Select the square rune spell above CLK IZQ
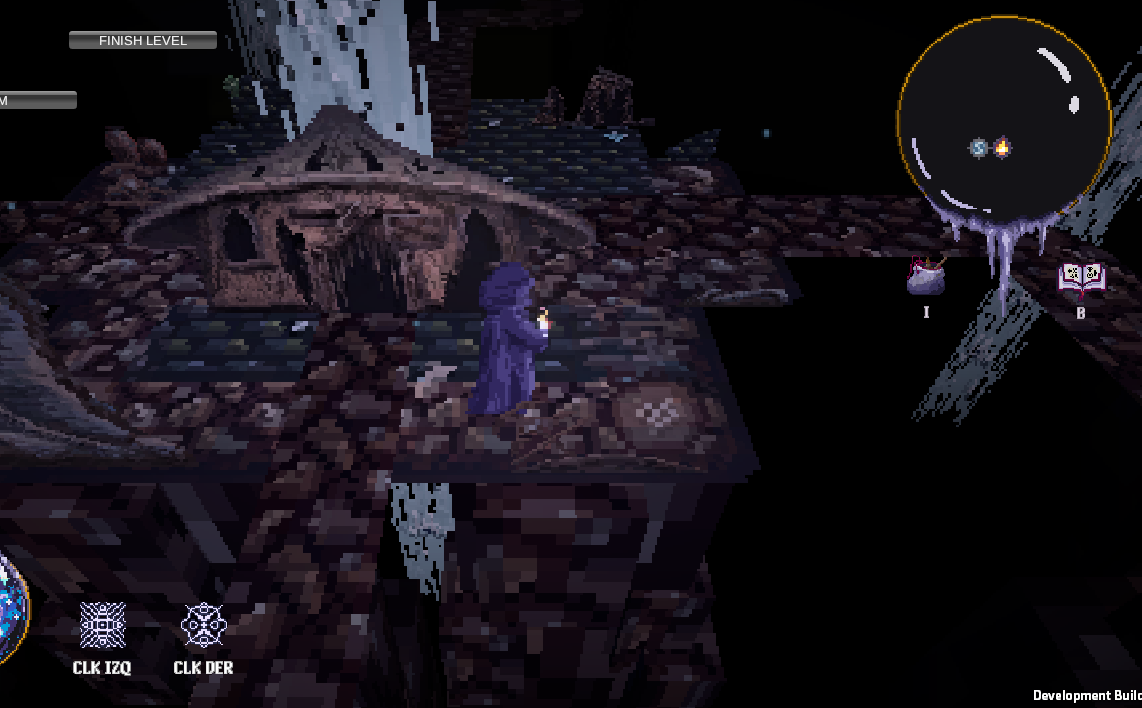The image size is (1142, 708). tap(102, 625)
